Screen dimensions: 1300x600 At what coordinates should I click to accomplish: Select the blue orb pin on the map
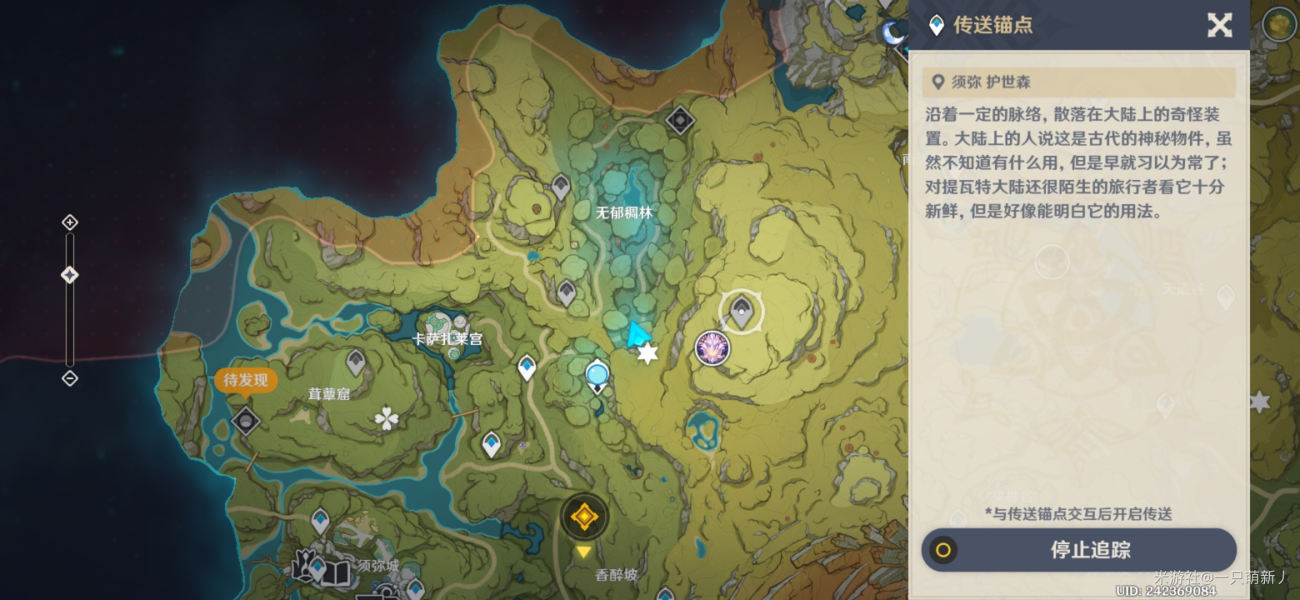click(597, 375)
